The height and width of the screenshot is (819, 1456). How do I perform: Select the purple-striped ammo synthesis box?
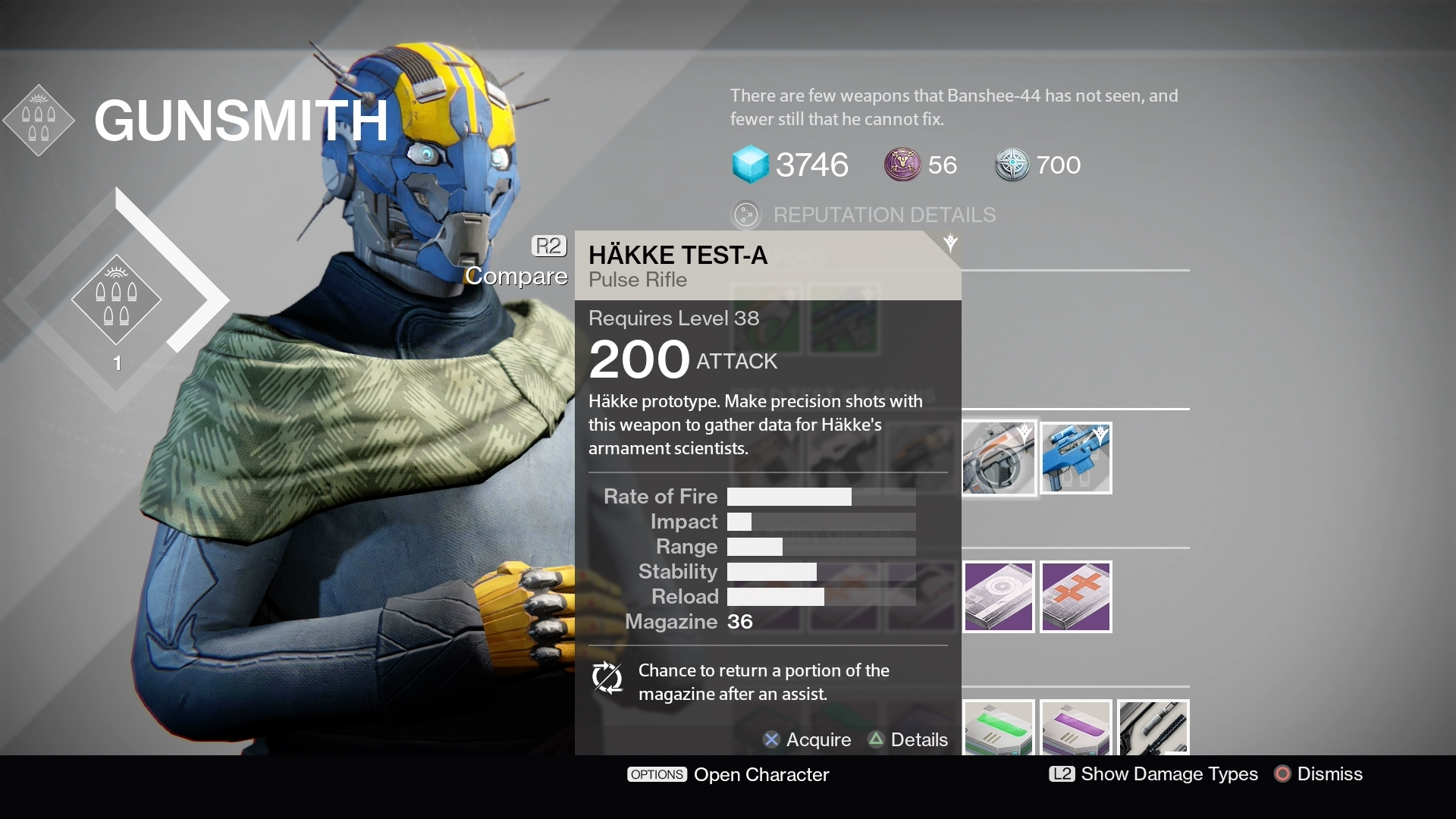pos(1075,728)
